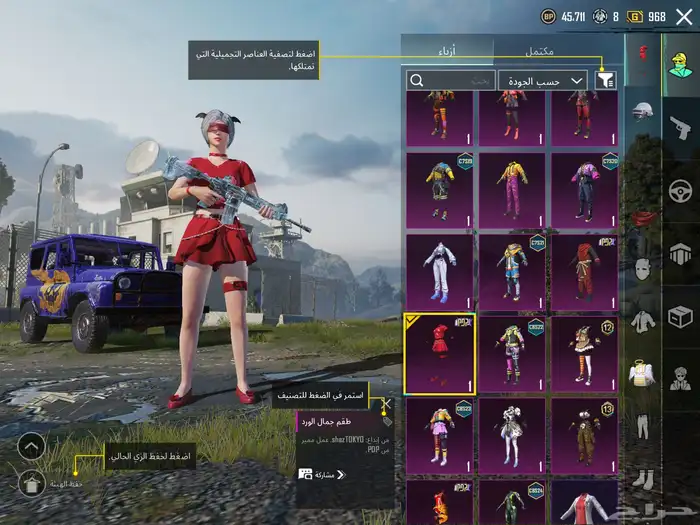Open the white shirt clothing category
The height and width of the screenshot is (525, 700).
643,321
